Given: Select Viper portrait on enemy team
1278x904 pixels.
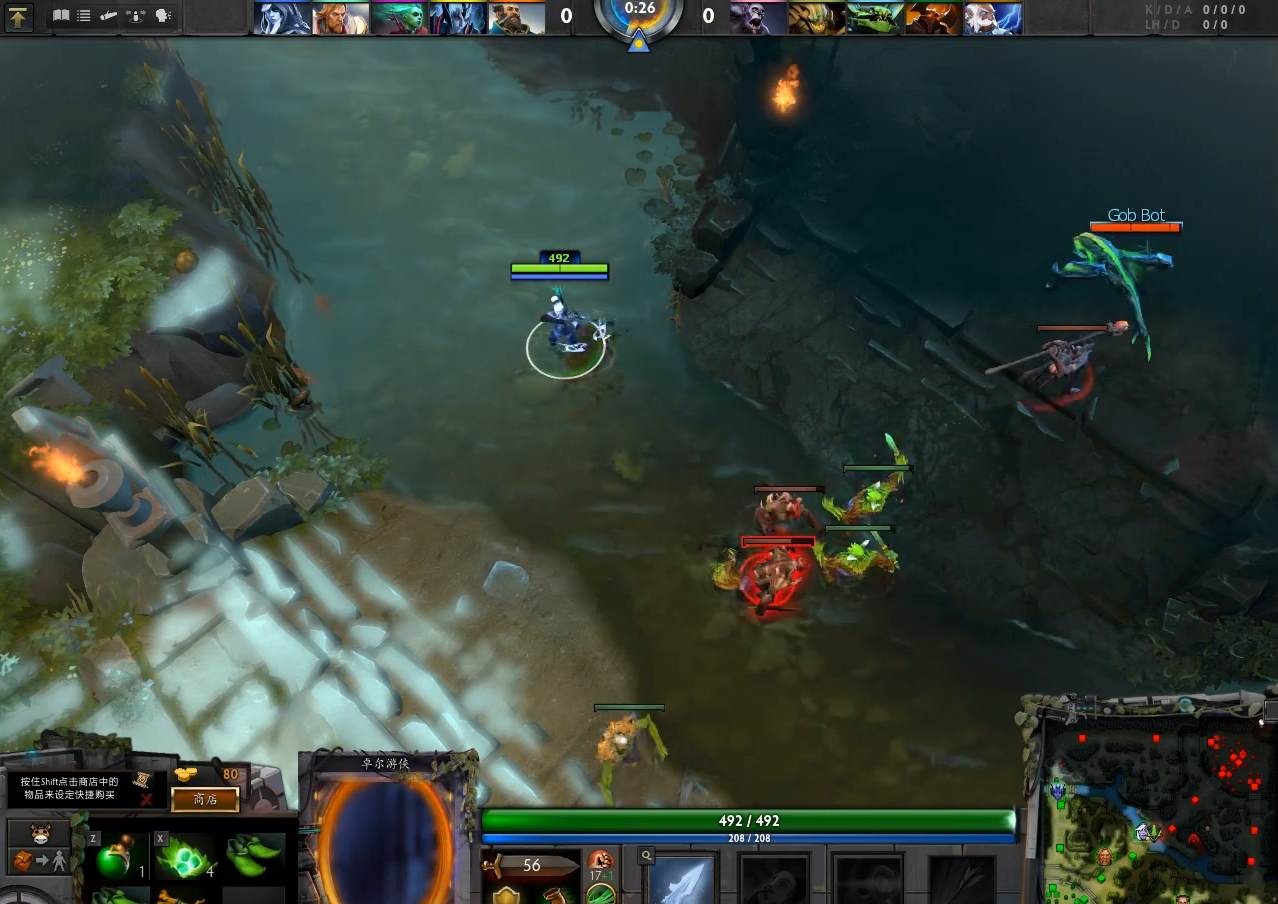Looking at the screenshot, I should (875, 18).
